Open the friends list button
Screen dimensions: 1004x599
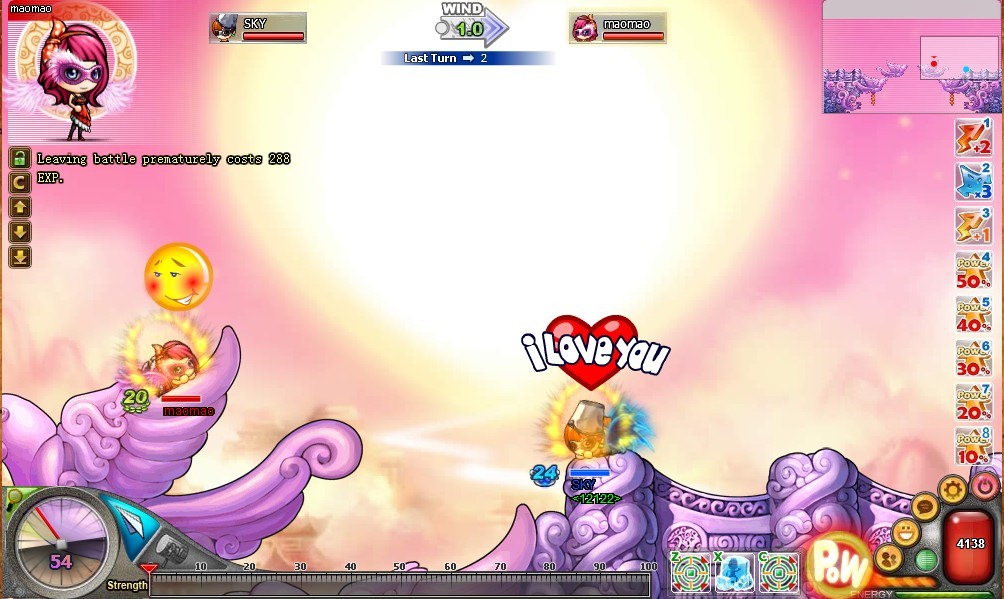pos(887,558)
